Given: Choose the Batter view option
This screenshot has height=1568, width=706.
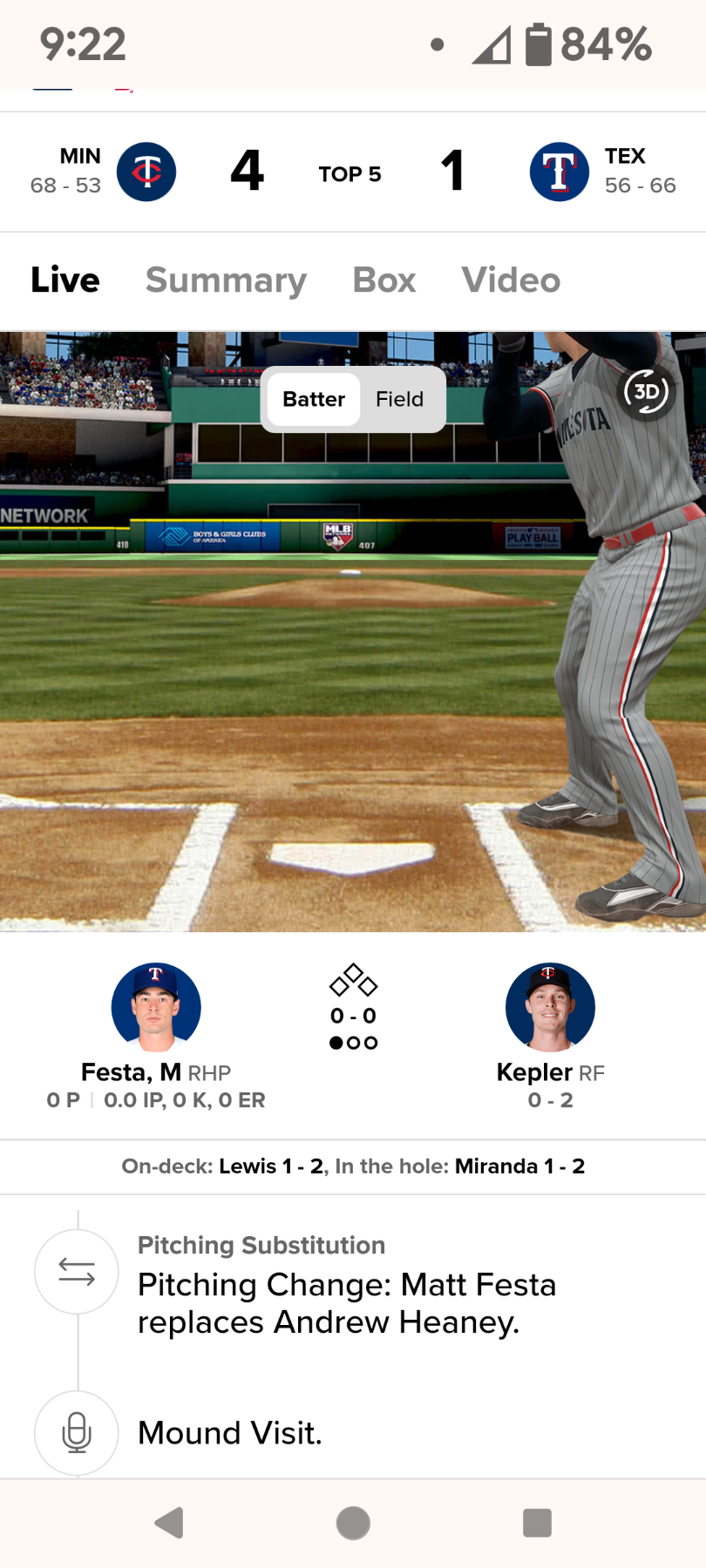Looking at the screenshot, I should point(314,399).
